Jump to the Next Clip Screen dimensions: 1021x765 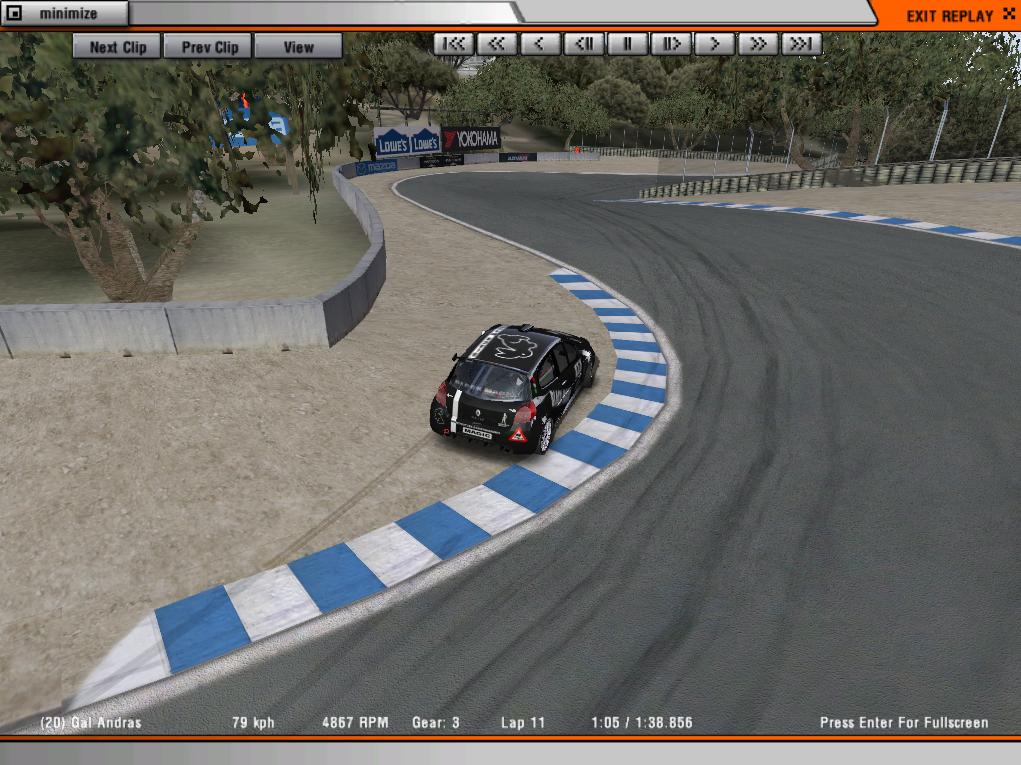[117, 47]
